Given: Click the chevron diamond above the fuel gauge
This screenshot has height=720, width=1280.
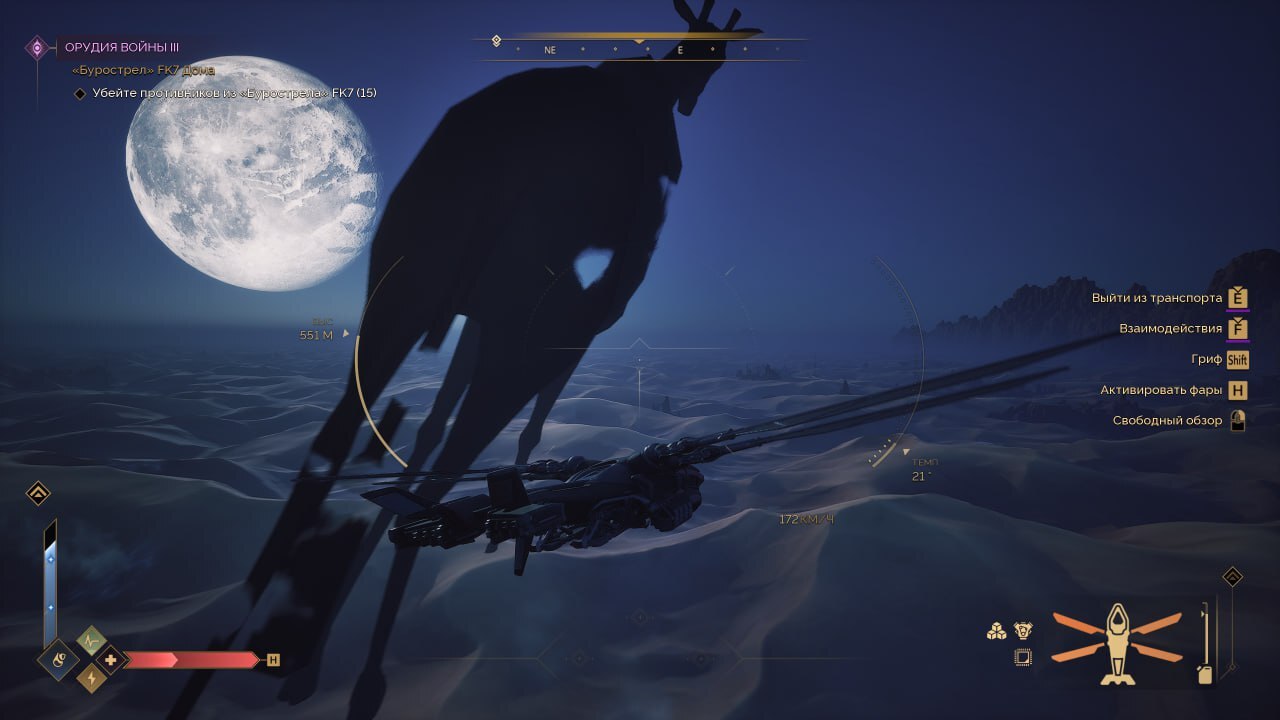Looking at the screenshot, I should click(x=1233, y=577).
